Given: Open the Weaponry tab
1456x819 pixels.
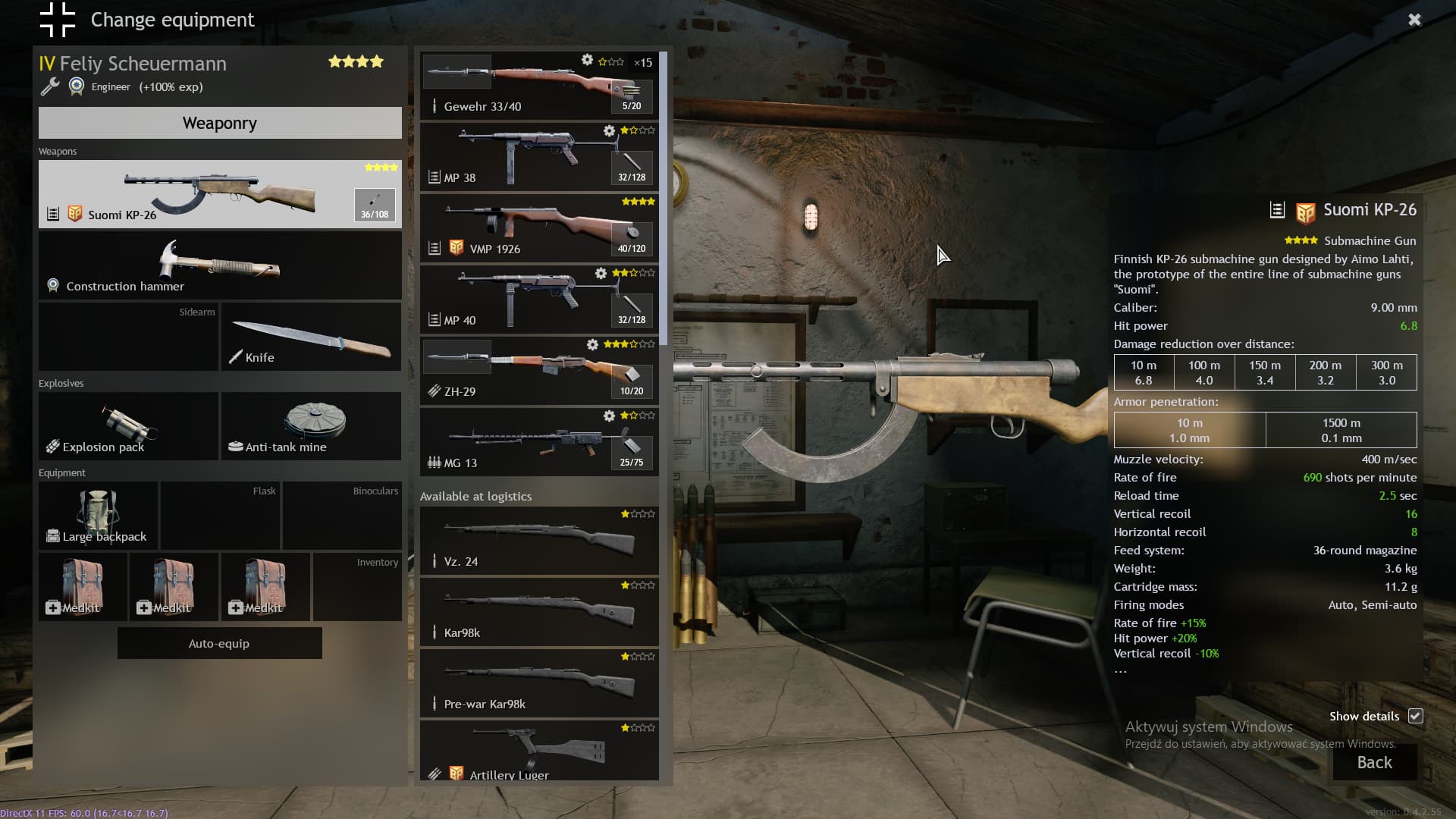Looking at the screenshot, I should click(220, 123).
